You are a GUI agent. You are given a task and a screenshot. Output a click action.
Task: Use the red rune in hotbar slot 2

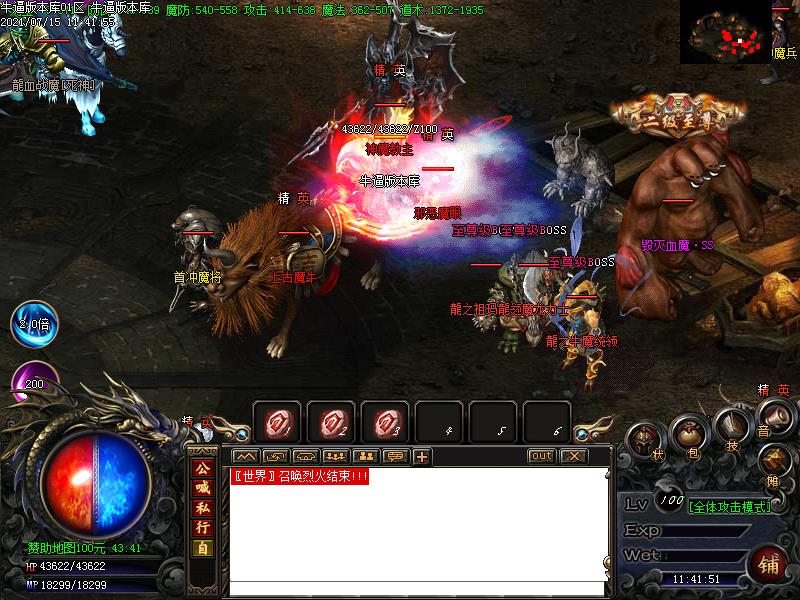click(x=331, y=424)
